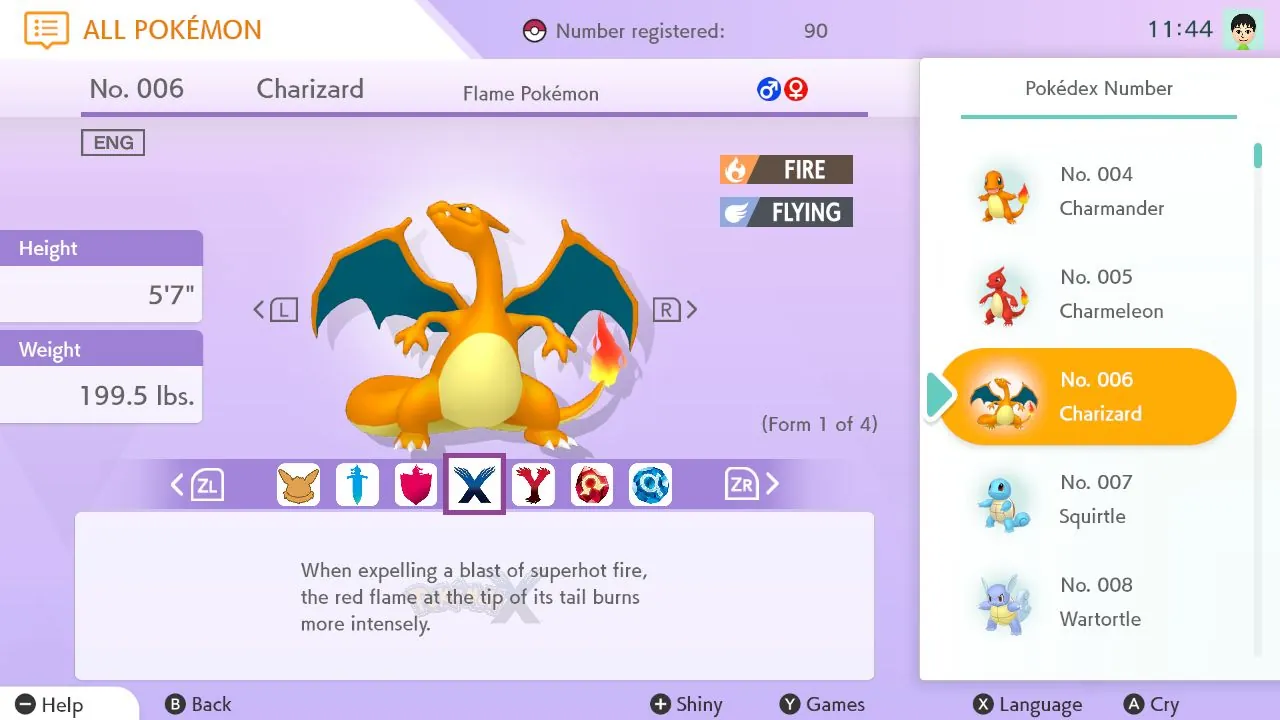Click the FIRE type badge
Image resolution: width=1280 pixels, height=720 pixels.
pyautogui.click(x=786, y=168)
